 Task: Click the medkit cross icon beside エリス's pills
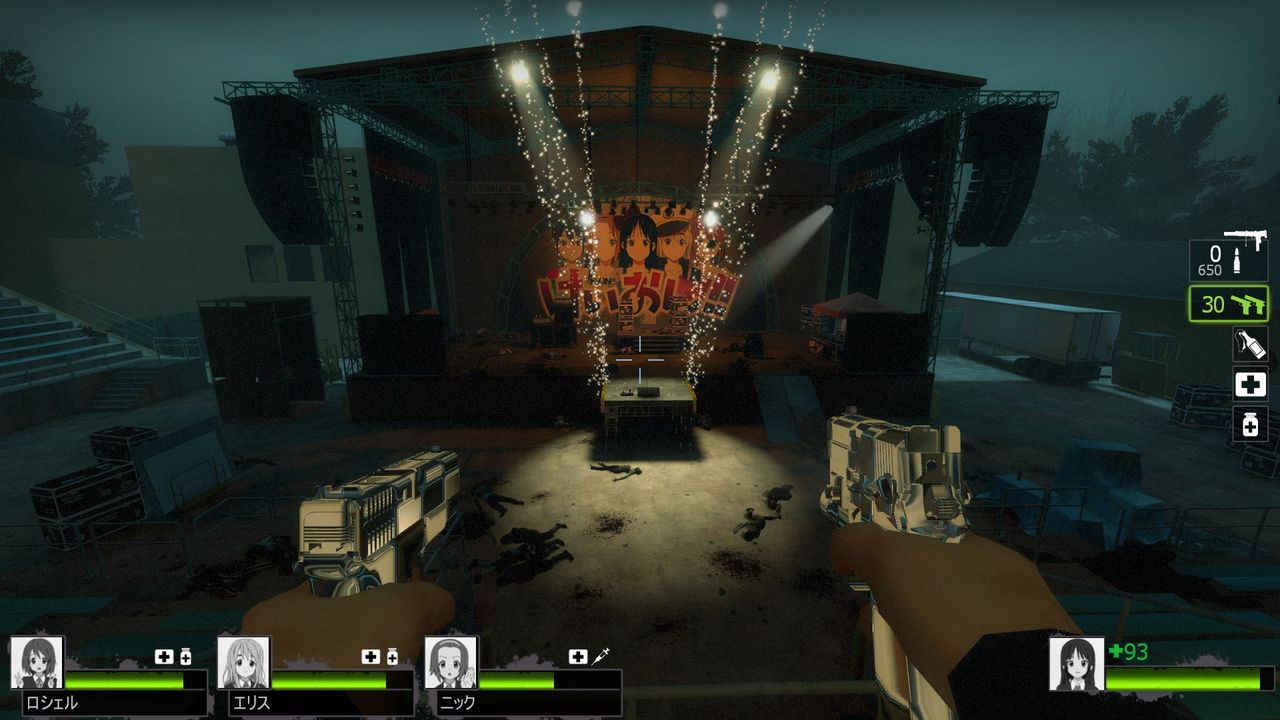tap(370, 658)
